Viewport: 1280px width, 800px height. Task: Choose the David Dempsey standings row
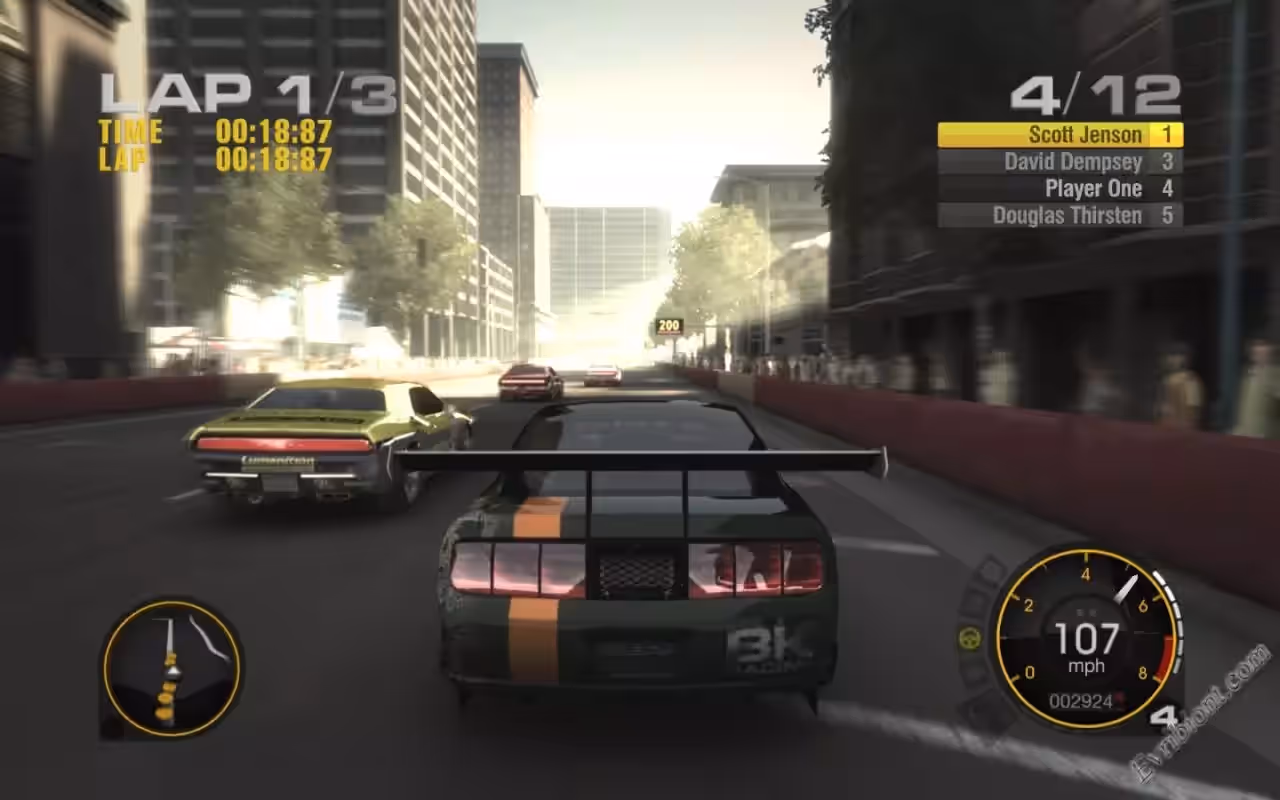coord(1060,161)
